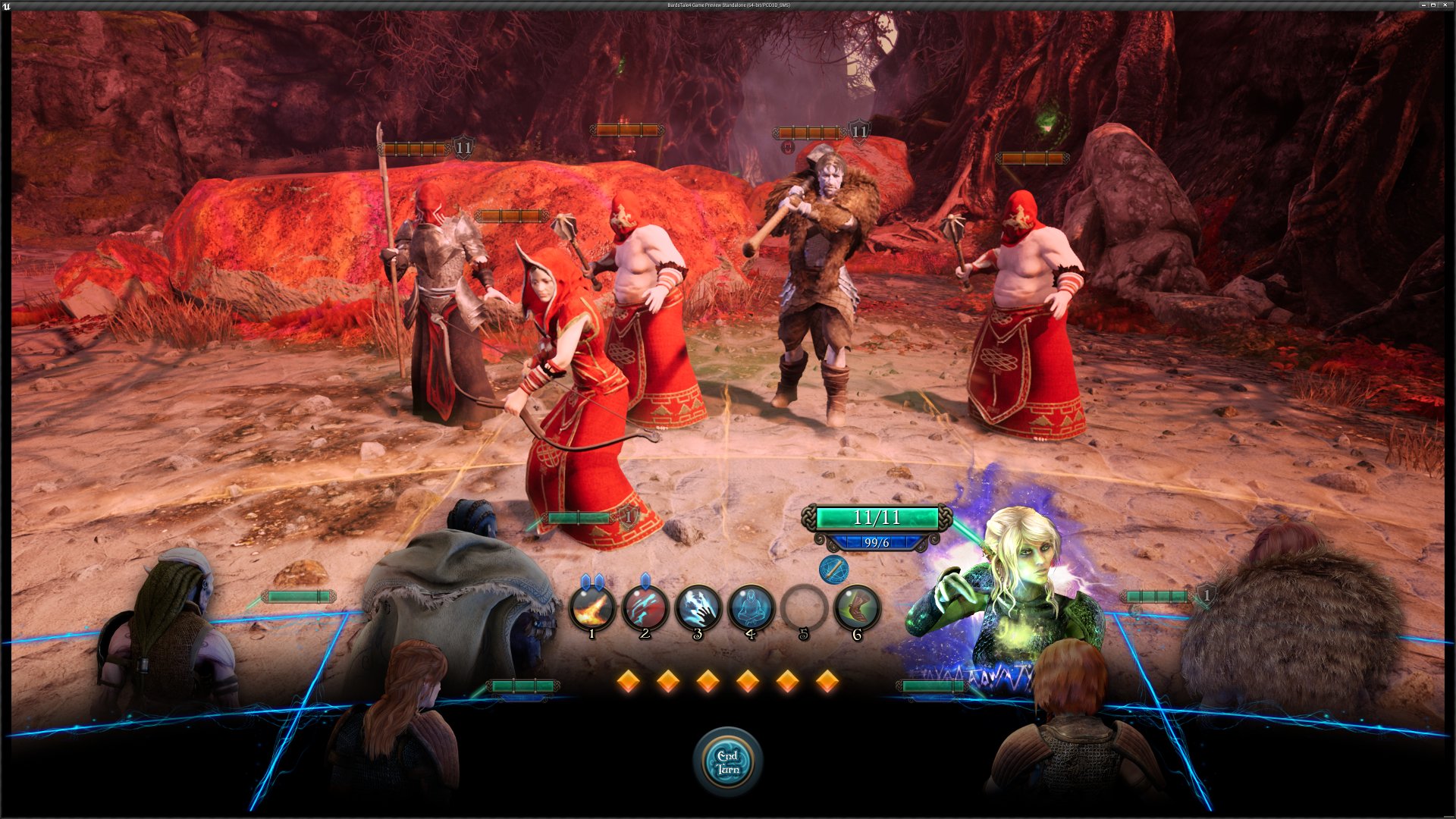Image resolution: width=1456 pixels, height=819 pixels.
Task: Activate the red lightning ability in slot 2
Action: 645,608
